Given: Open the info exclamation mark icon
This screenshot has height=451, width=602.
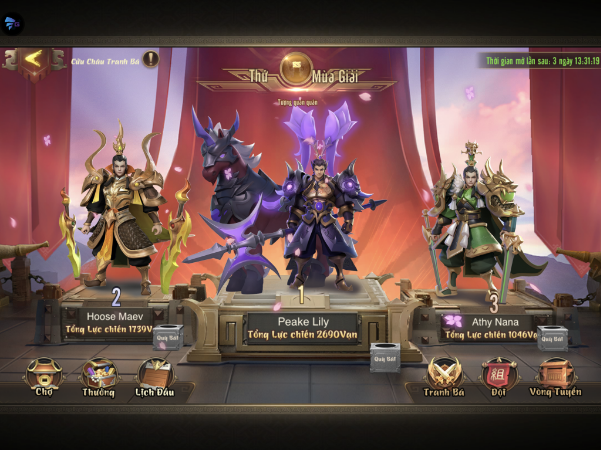Looking at the screenshot, I should click(x=150, y=59).
